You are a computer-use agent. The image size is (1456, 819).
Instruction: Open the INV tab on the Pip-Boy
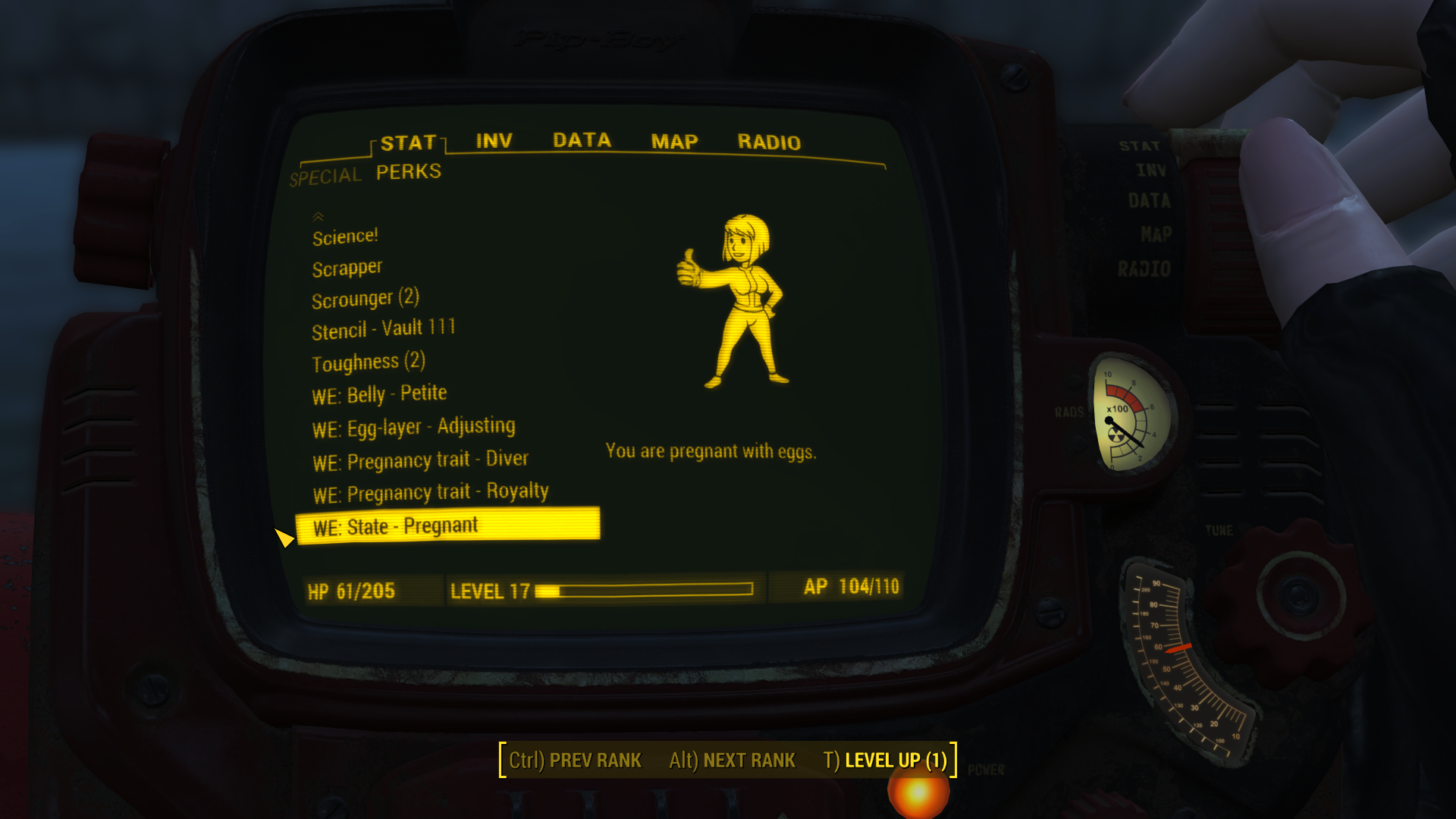493,141
